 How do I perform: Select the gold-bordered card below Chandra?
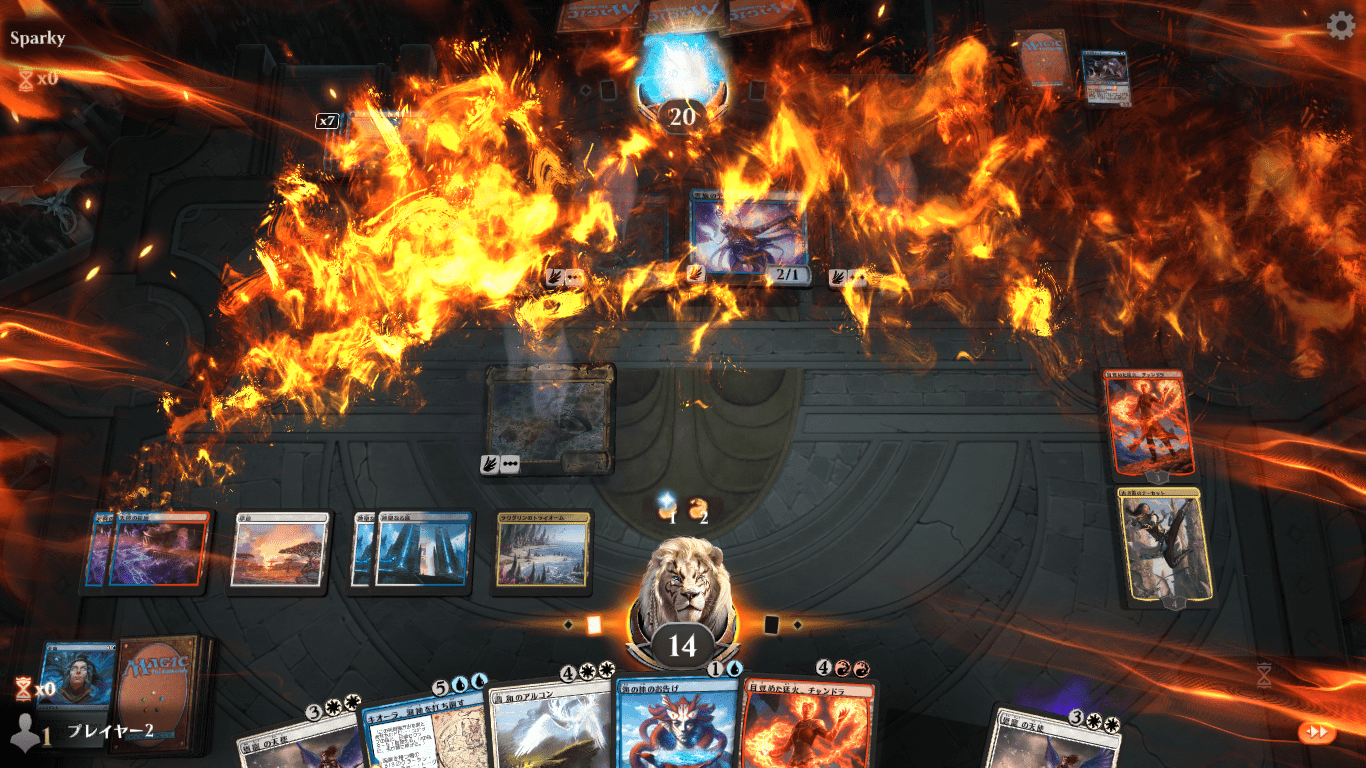pos(1165,545)
